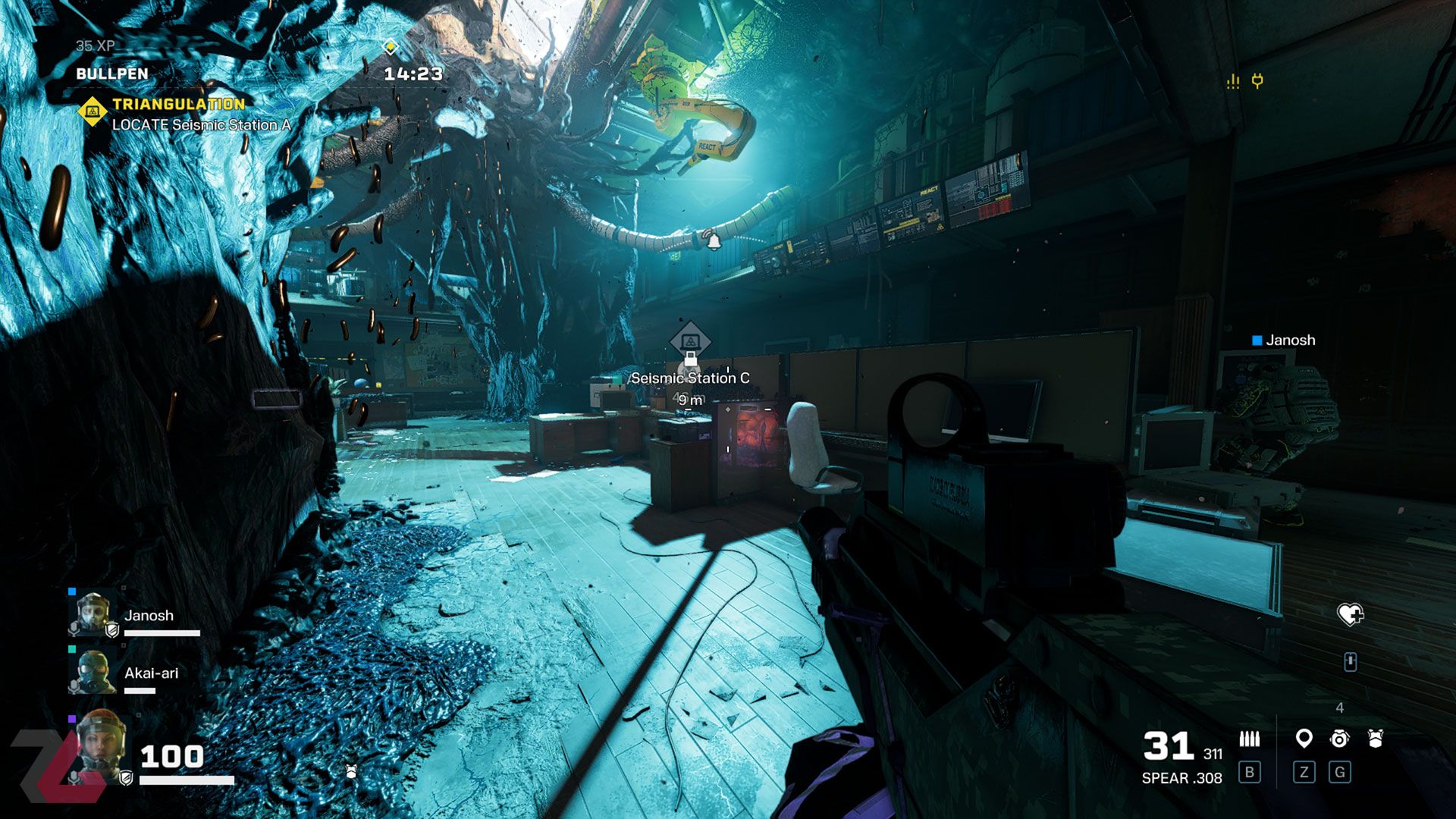The width and height of the screenshot is (1456, 819).
Task: Toggle the ammo fire-mode bullets icon
Action: pos(1249,739)
